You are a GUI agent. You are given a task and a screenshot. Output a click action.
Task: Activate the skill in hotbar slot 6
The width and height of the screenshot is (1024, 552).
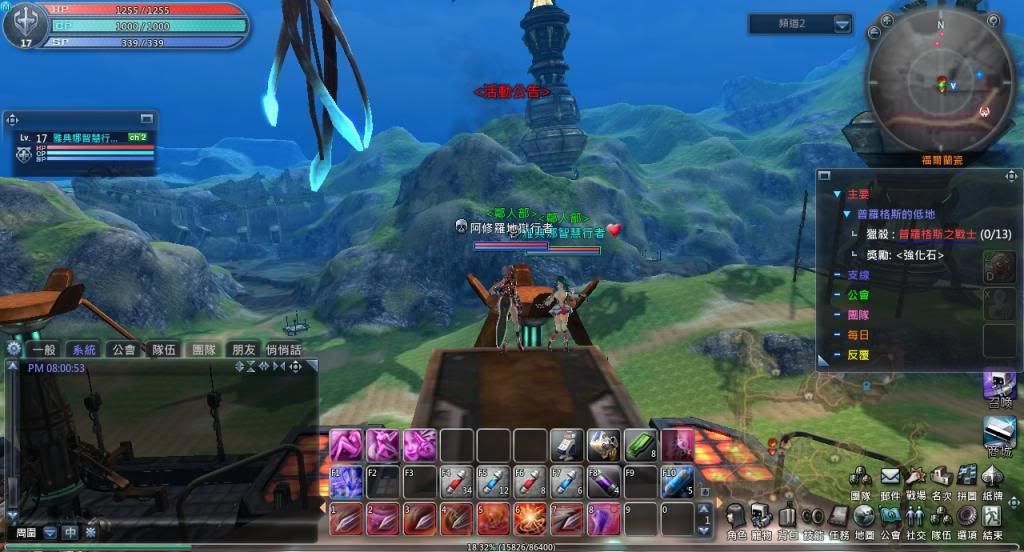[529, 519]
